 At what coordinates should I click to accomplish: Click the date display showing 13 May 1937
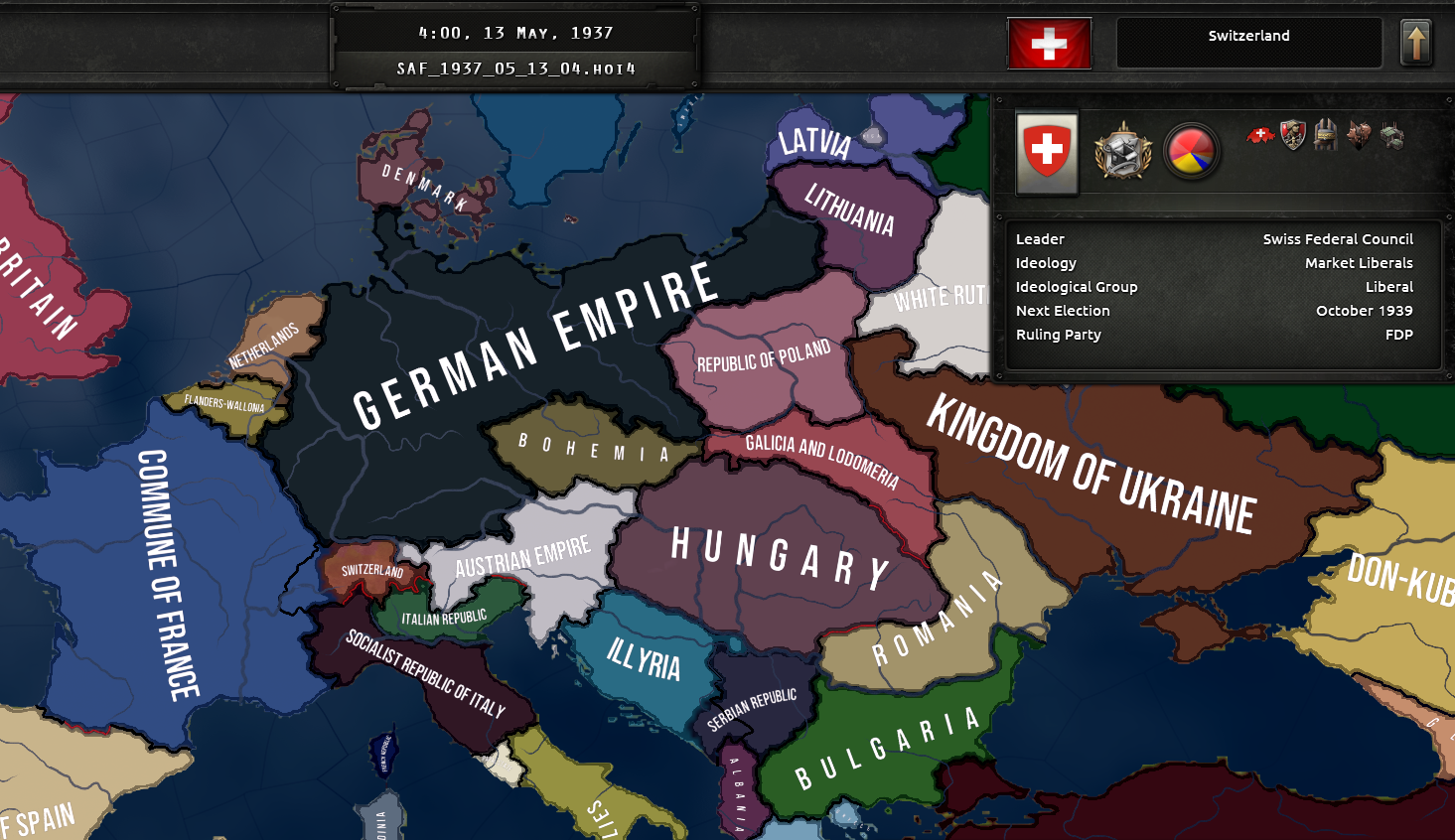pos(515,32)
